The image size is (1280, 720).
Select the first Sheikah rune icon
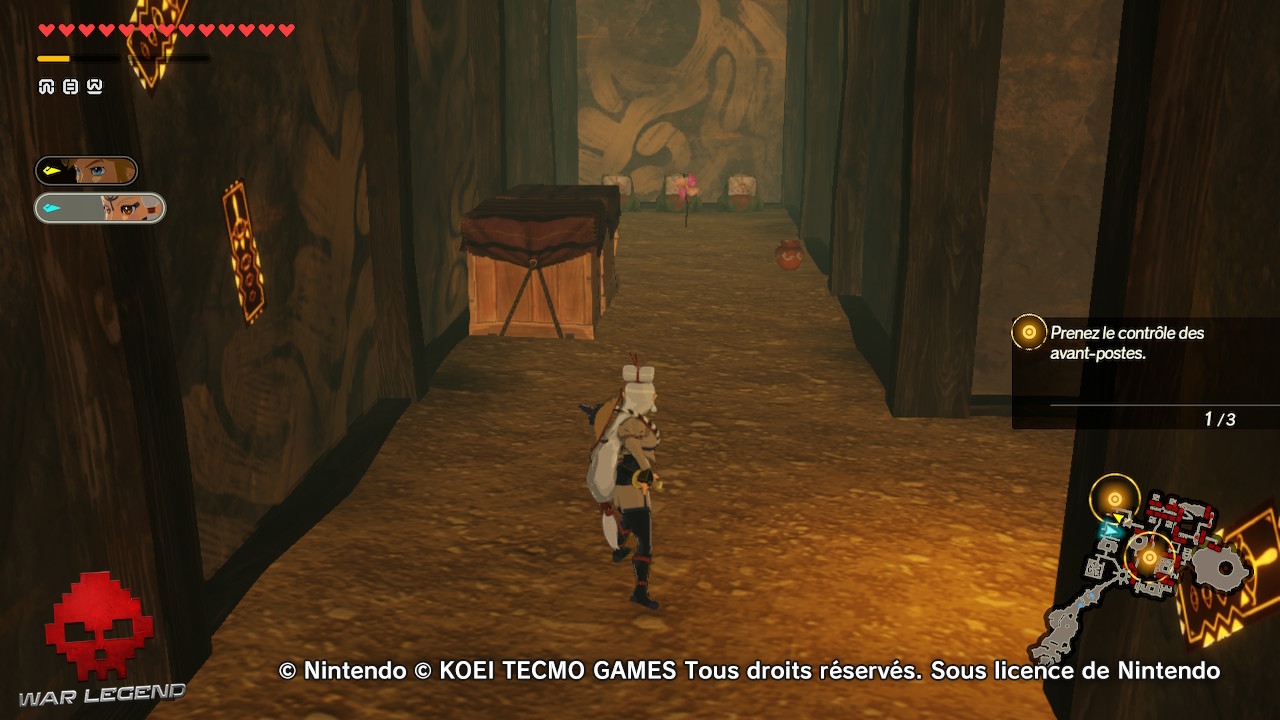pos(45,87)
